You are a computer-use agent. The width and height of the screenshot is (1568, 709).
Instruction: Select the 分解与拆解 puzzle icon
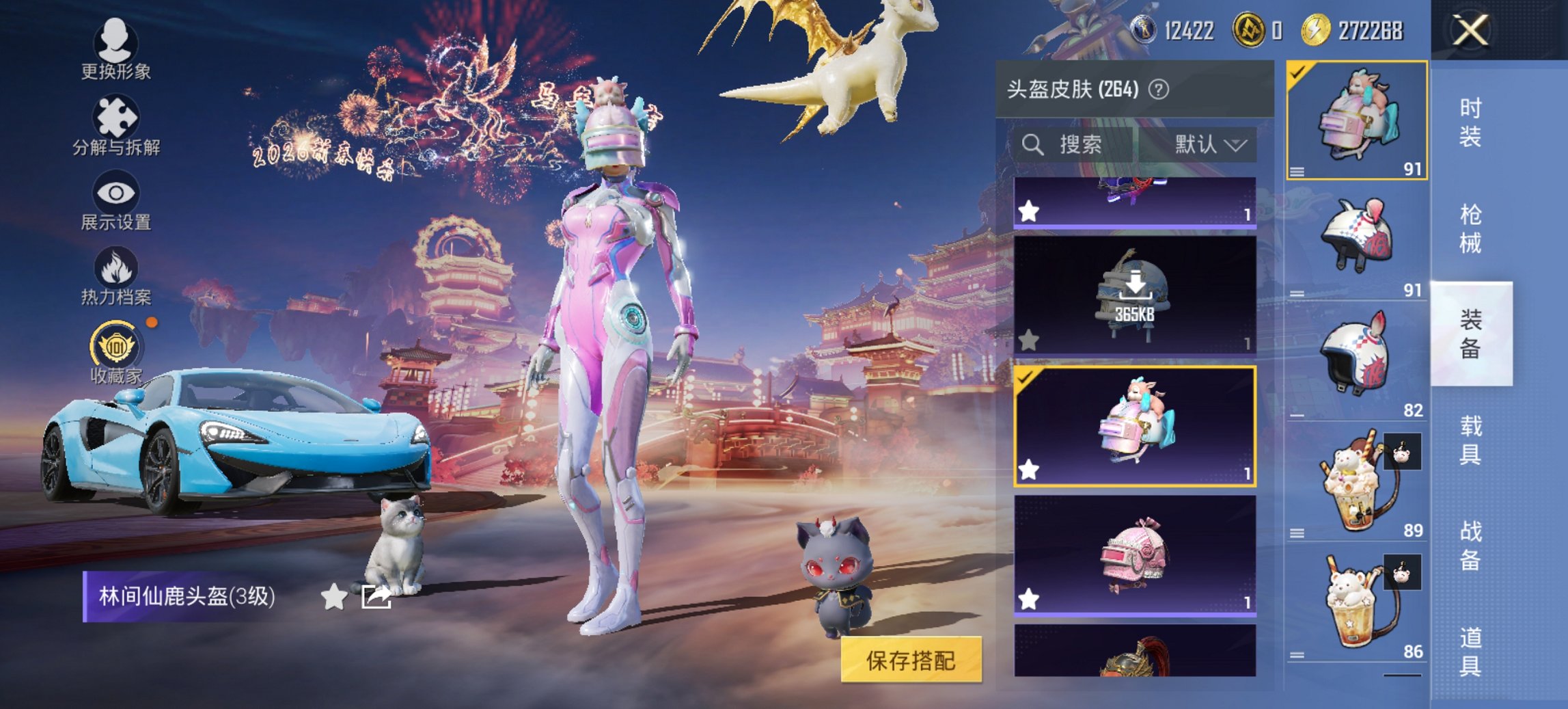click(116, 116)
